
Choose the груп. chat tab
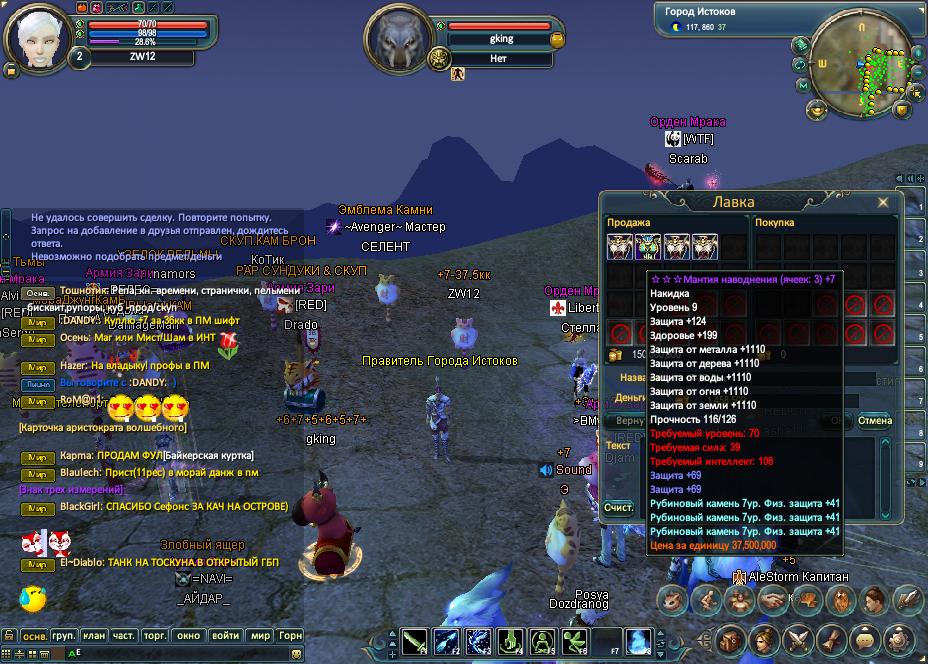(64, 636)
